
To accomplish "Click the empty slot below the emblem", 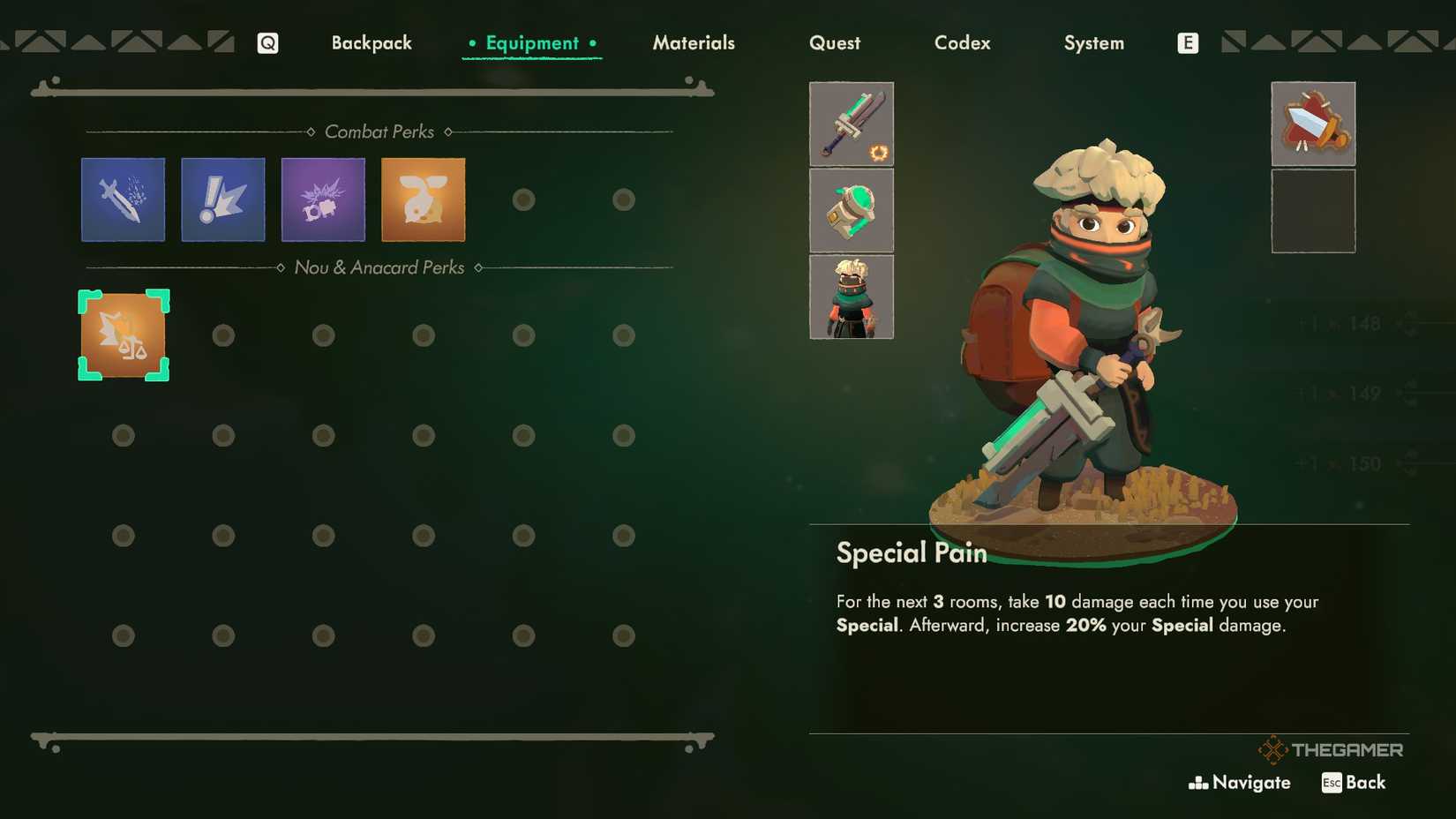I will click(1313, 210).
